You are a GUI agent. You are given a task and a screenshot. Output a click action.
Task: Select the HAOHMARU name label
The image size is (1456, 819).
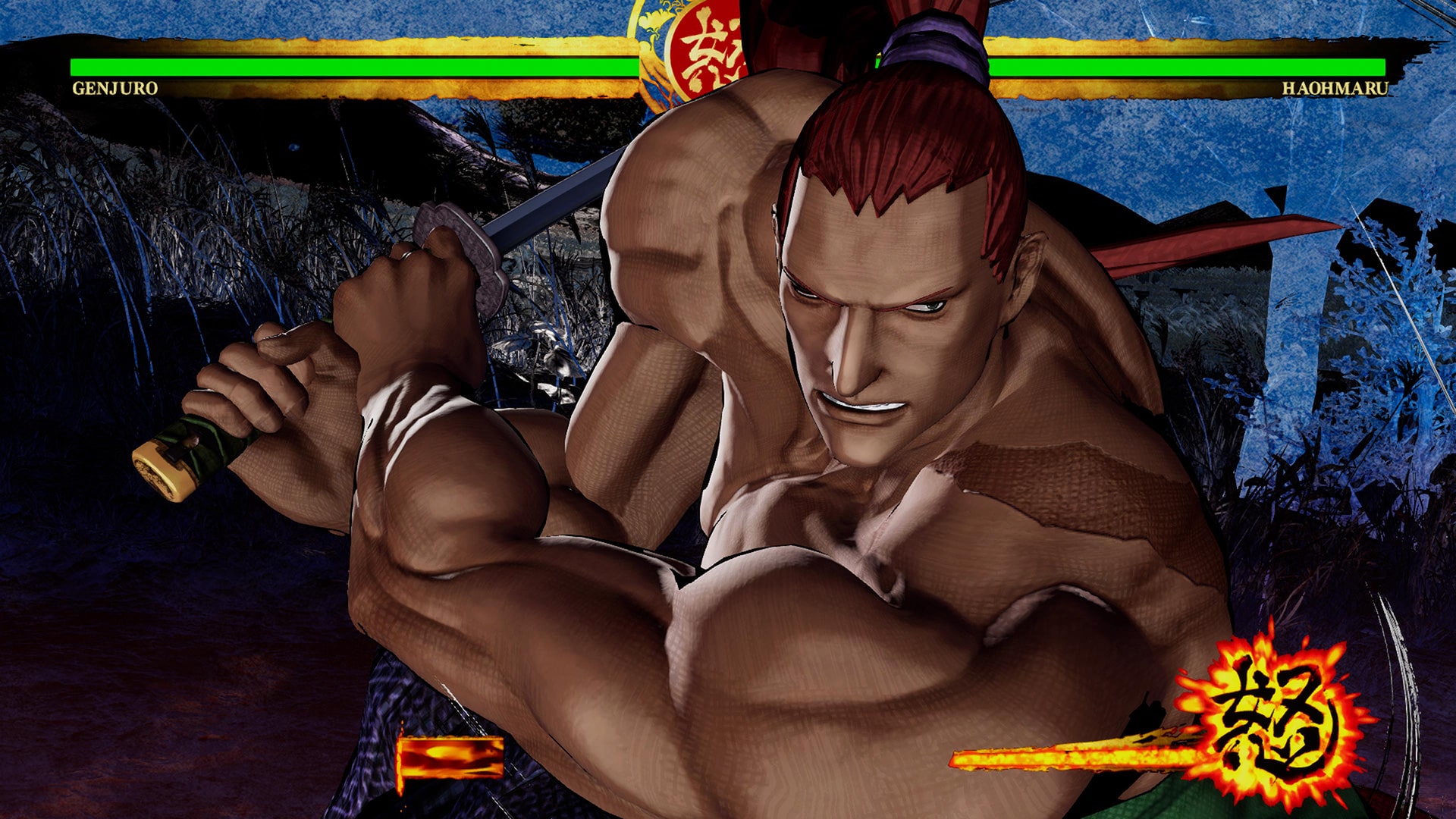pos(1335,89)
